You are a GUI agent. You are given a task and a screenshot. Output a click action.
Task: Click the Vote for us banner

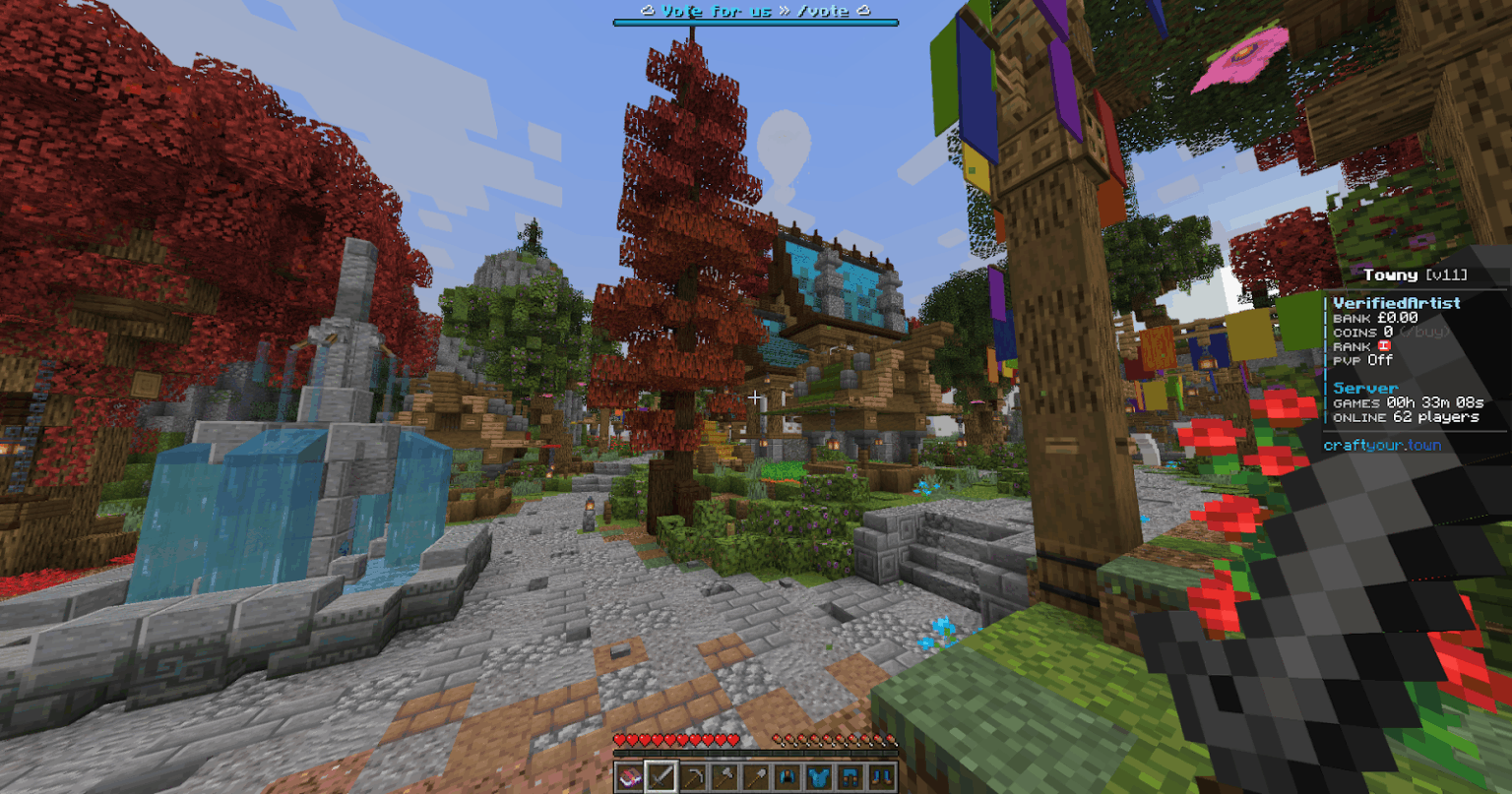[x=756, y=12]
